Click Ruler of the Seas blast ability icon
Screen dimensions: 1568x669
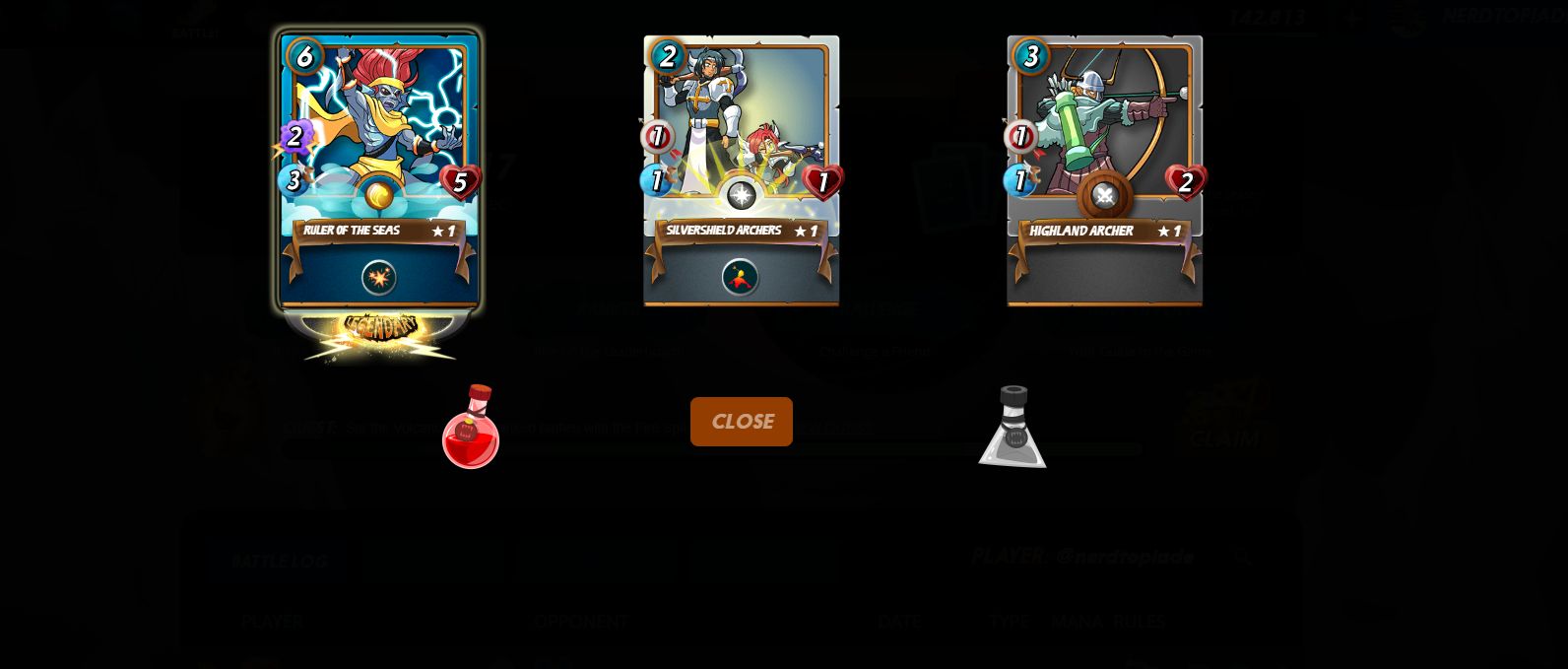click(x=379, y=278)
